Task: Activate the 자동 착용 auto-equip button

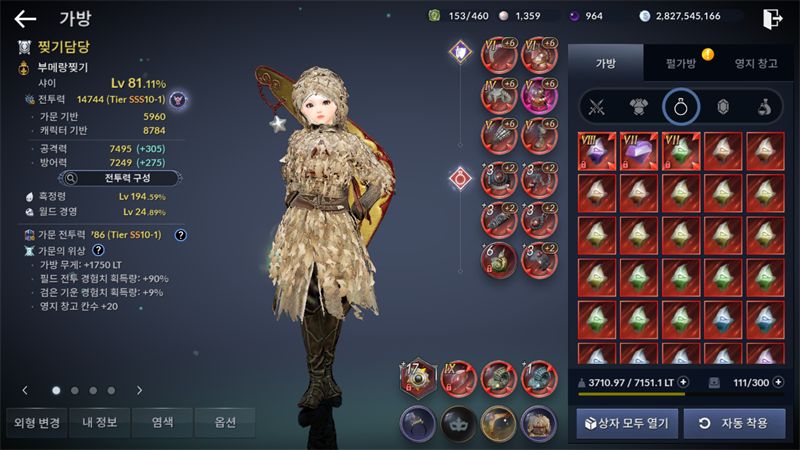Action: point(734,423)
